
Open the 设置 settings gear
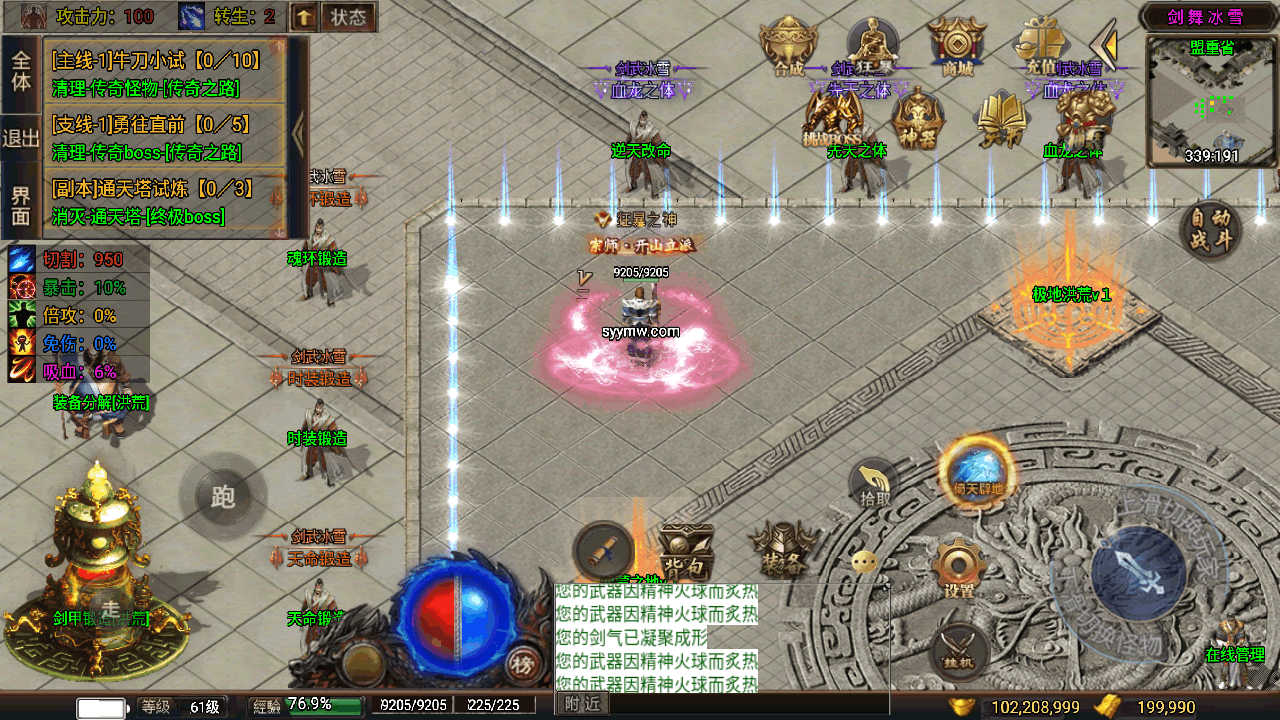tap(959, 568)
